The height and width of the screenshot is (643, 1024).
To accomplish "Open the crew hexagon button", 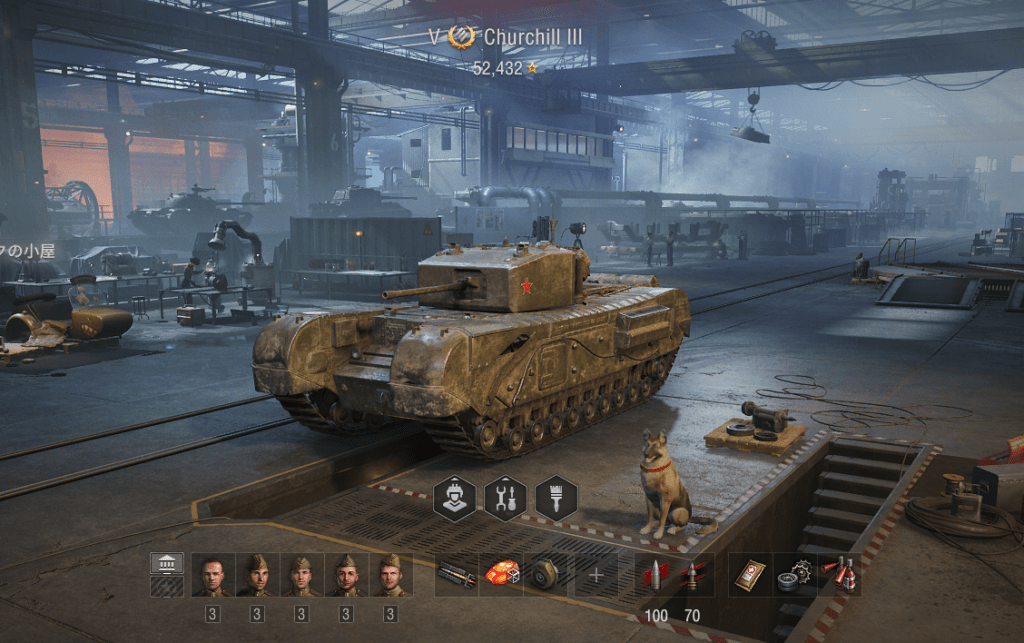I will pos(454,497).
